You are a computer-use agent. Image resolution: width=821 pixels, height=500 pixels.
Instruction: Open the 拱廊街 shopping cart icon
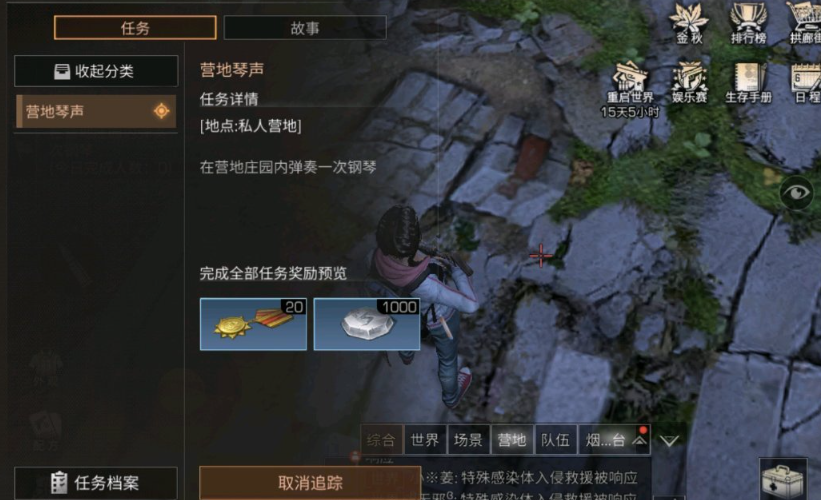[x=803, y=22]
